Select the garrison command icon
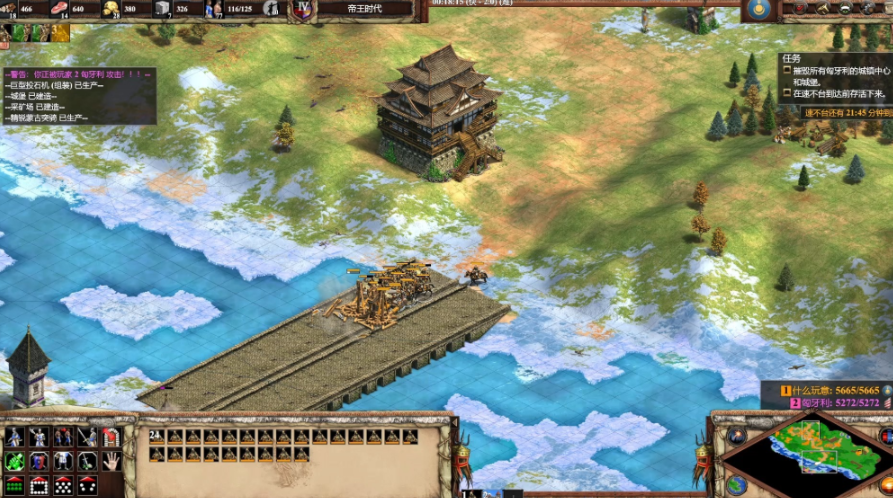 click(x=111, y=437)
